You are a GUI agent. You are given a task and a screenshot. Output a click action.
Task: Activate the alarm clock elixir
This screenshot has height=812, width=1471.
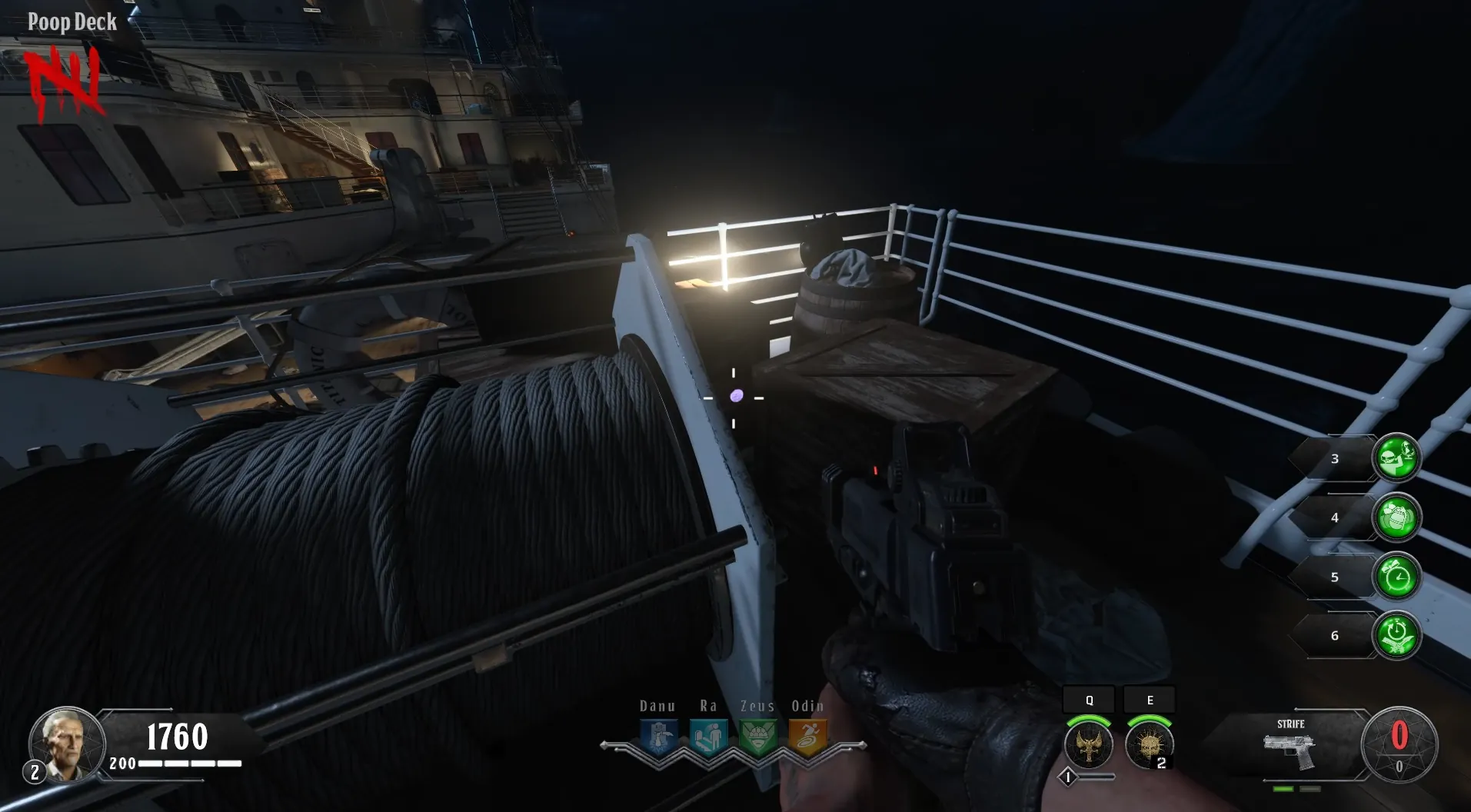coord(1396,577)
